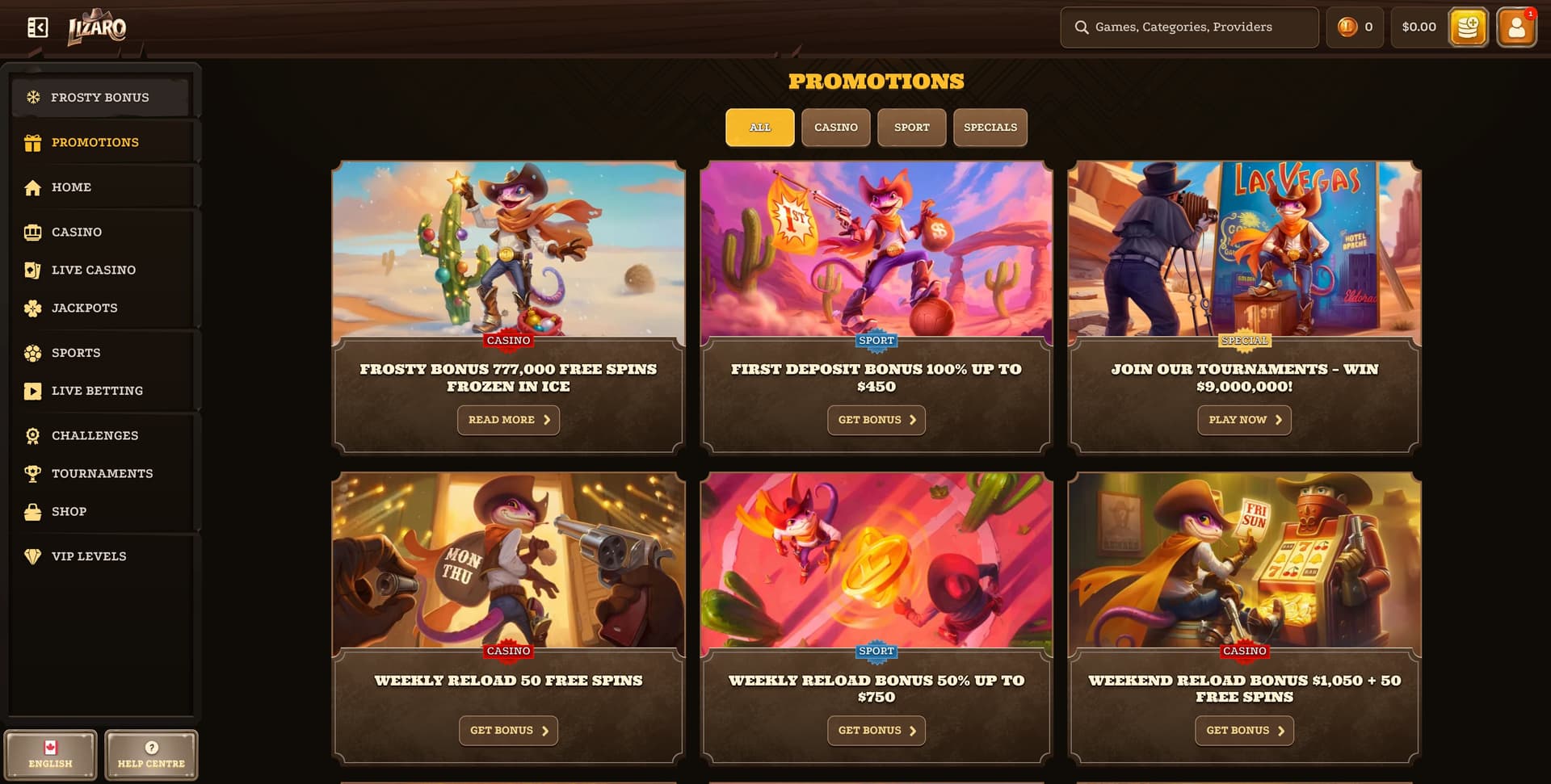Collapse the sidebar with the toggle icon

tap(37, 27)
